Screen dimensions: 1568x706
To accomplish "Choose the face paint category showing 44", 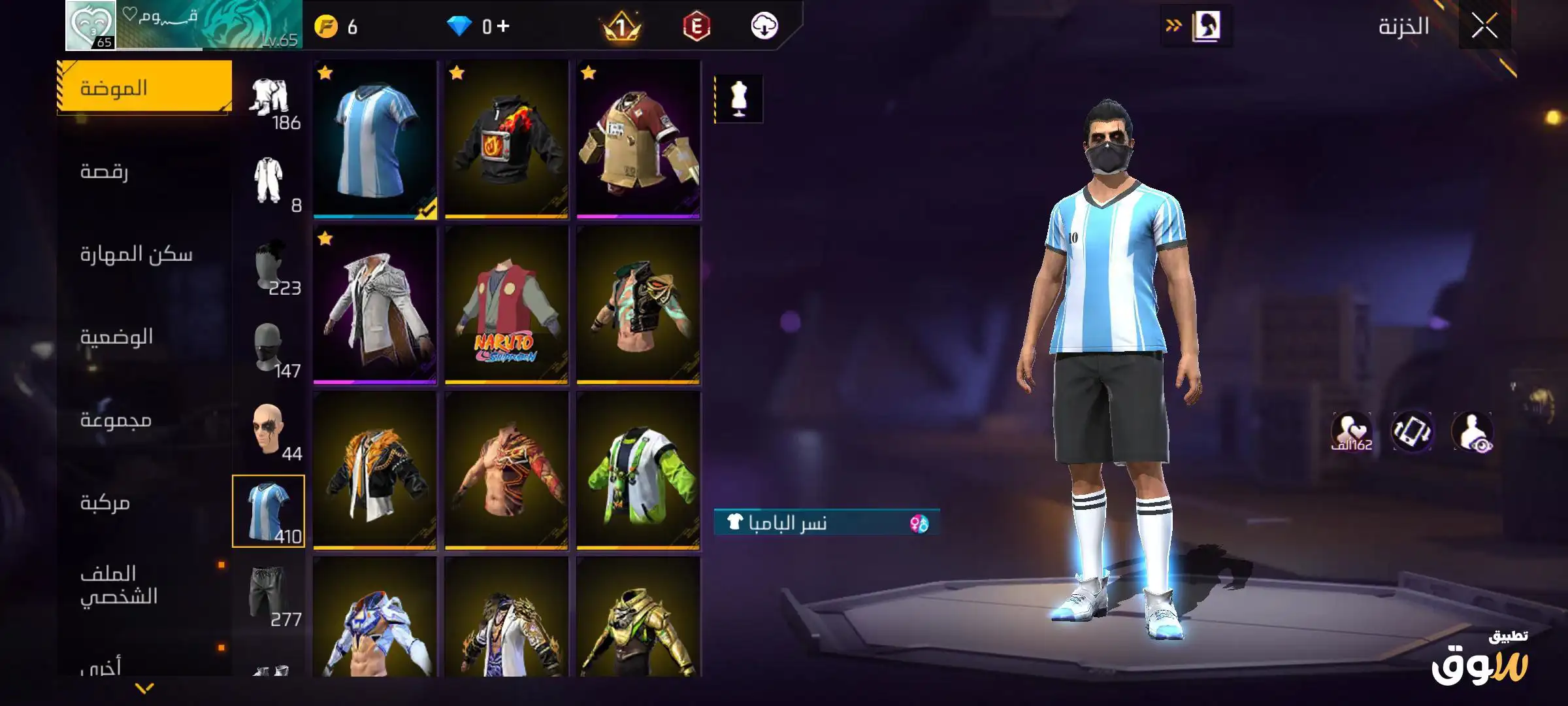I will (x=269, y=433).
